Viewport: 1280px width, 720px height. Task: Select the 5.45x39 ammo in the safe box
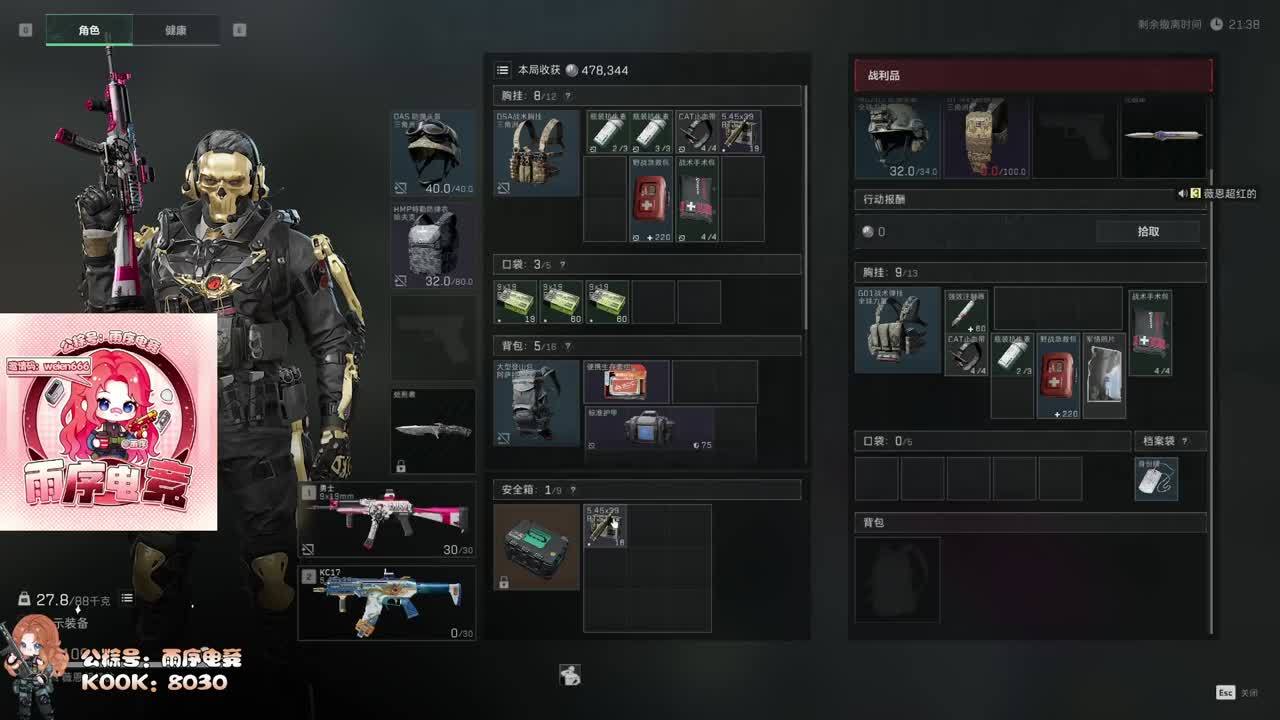605,525
